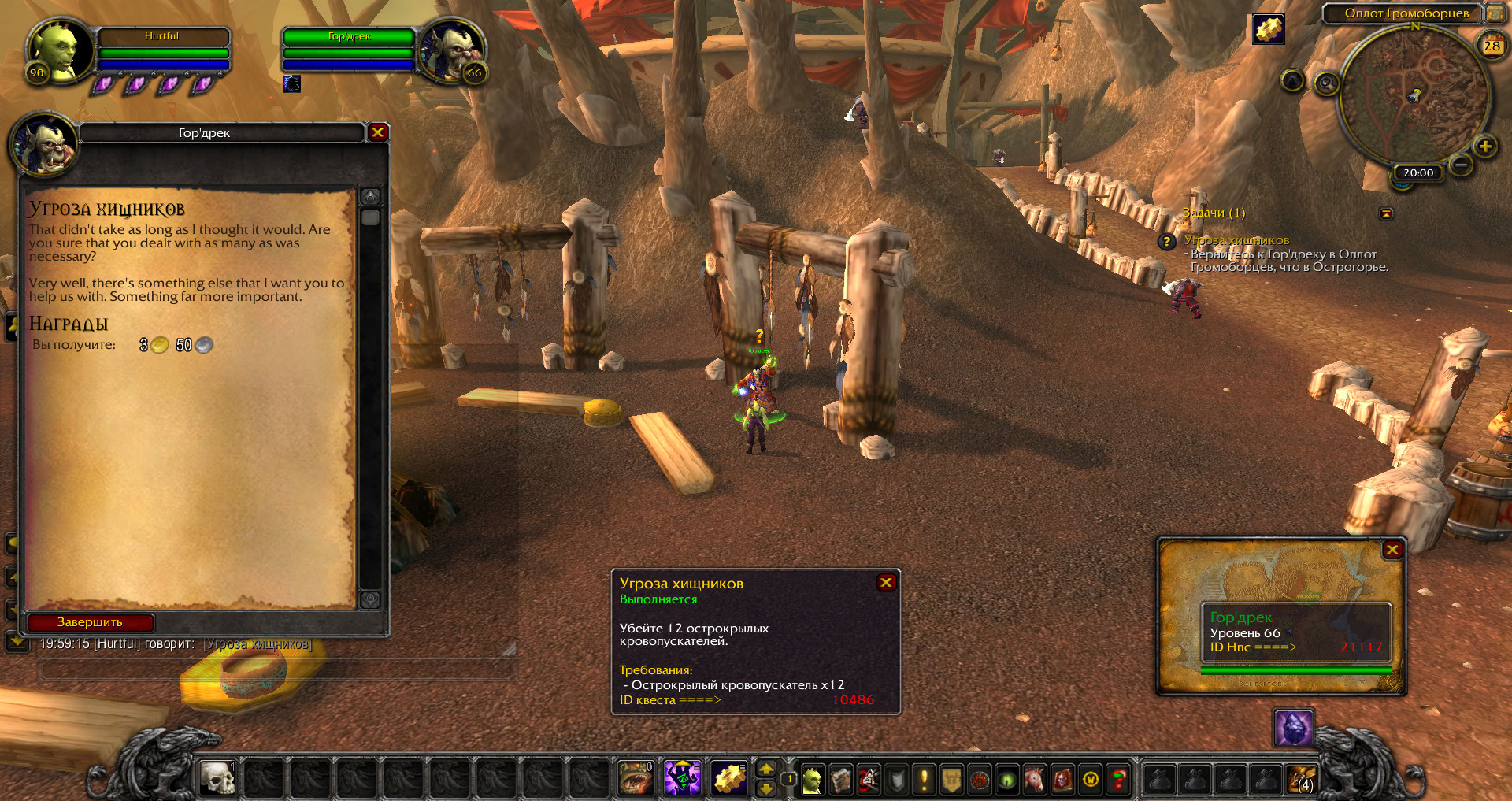Collapse the Задачи objectives tracker
The image size is (1512, 801).
tap(1386, 213)
